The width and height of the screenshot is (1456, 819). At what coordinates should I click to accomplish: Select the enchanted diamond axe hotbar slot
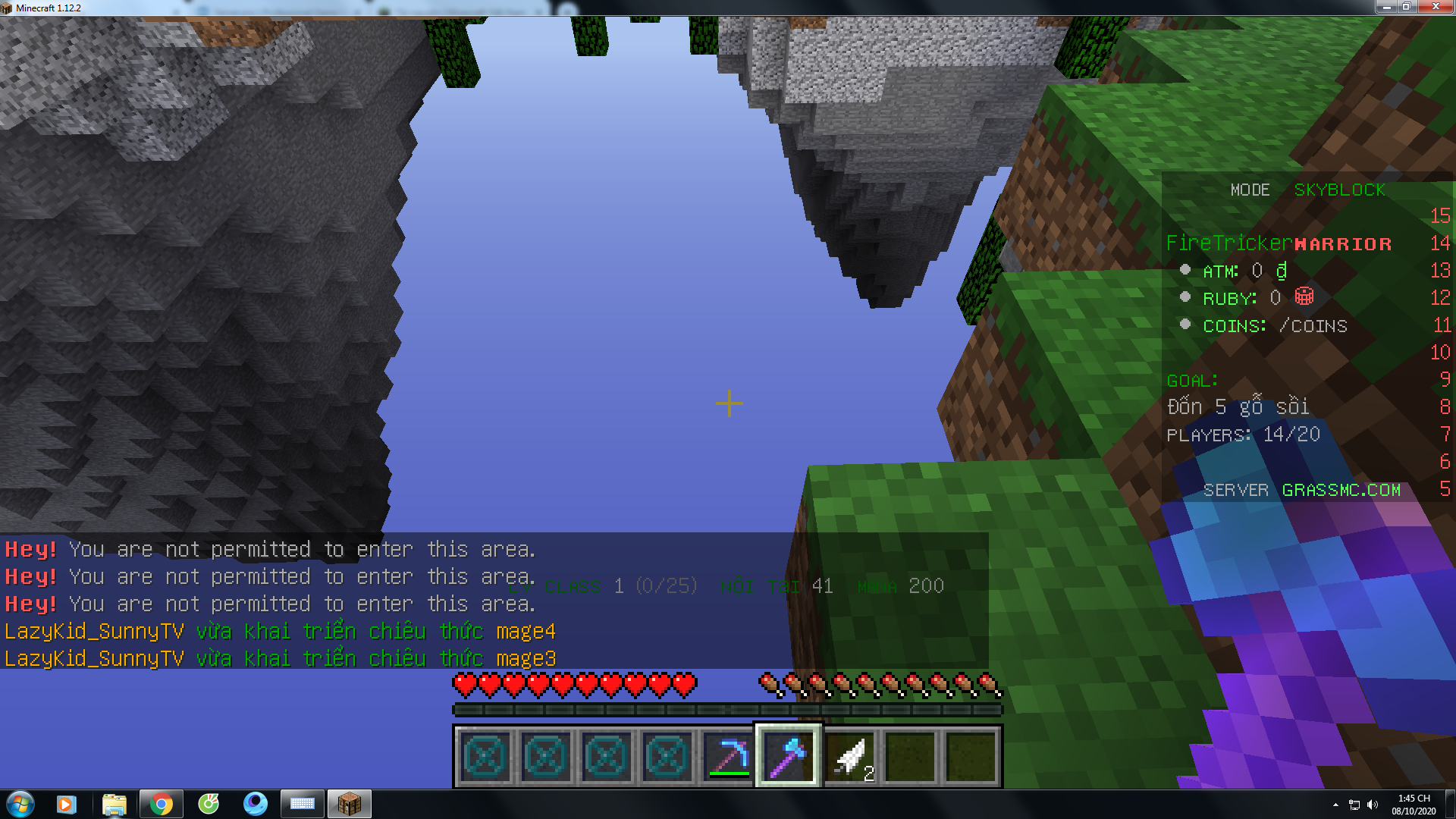789,756
